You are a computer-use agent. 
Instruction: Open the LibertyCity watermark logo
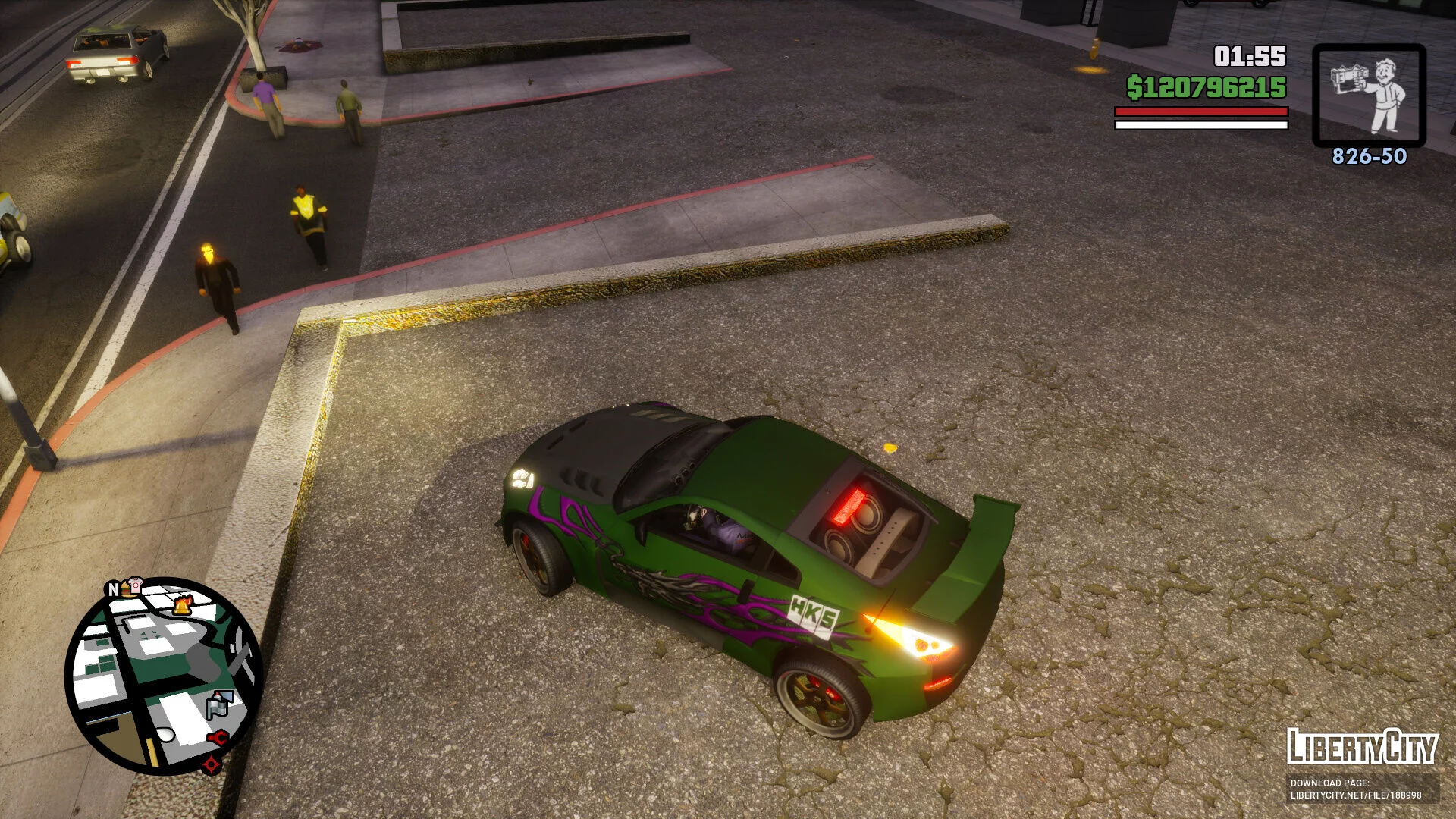[x=1362, y=747]
